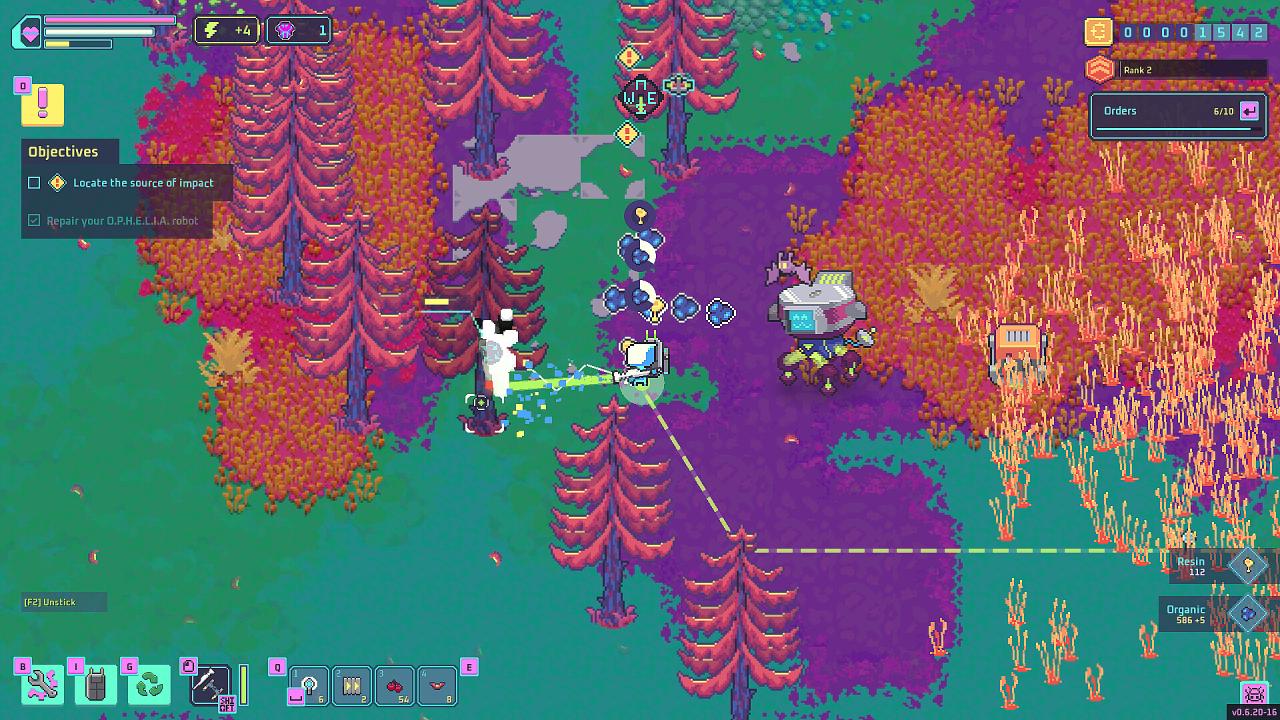1280x720 pixels.
Task: Open the build menu wrench icon
Action: coord(40,684)
